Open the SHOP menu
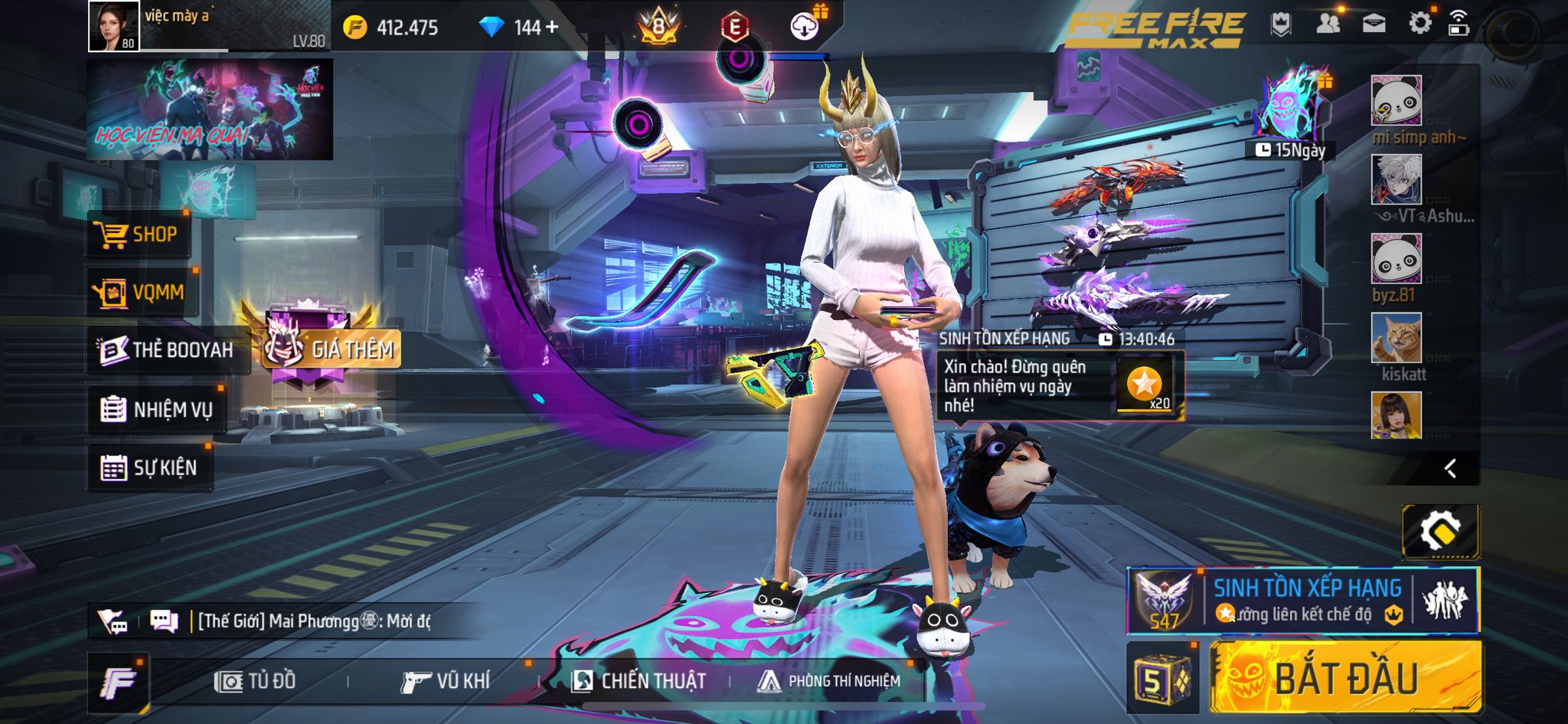Screen dimensions: 1568x724 (x=138, y=234)
